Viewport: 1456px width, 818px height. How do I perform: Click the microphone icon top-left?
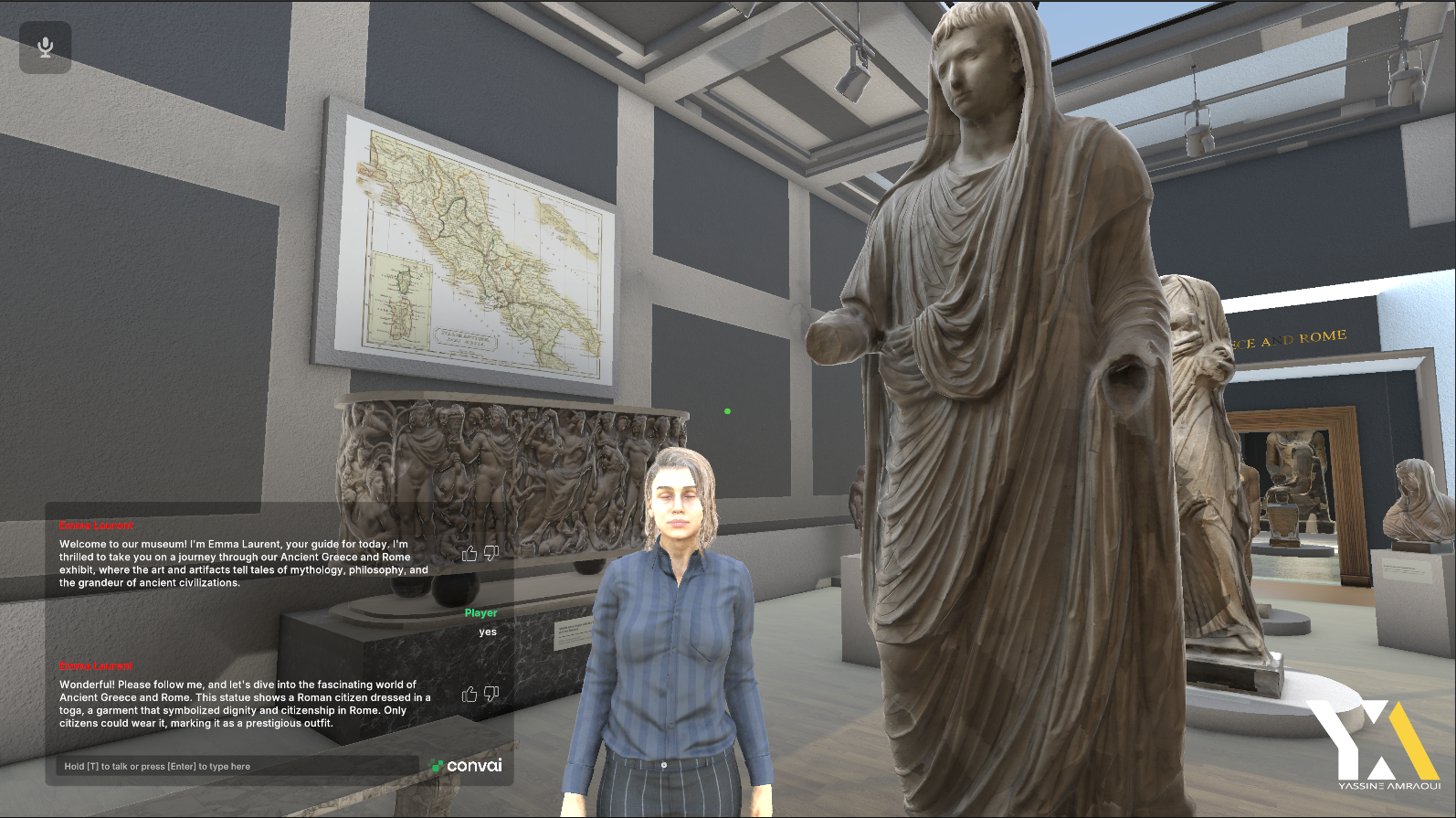pos(44,46)
